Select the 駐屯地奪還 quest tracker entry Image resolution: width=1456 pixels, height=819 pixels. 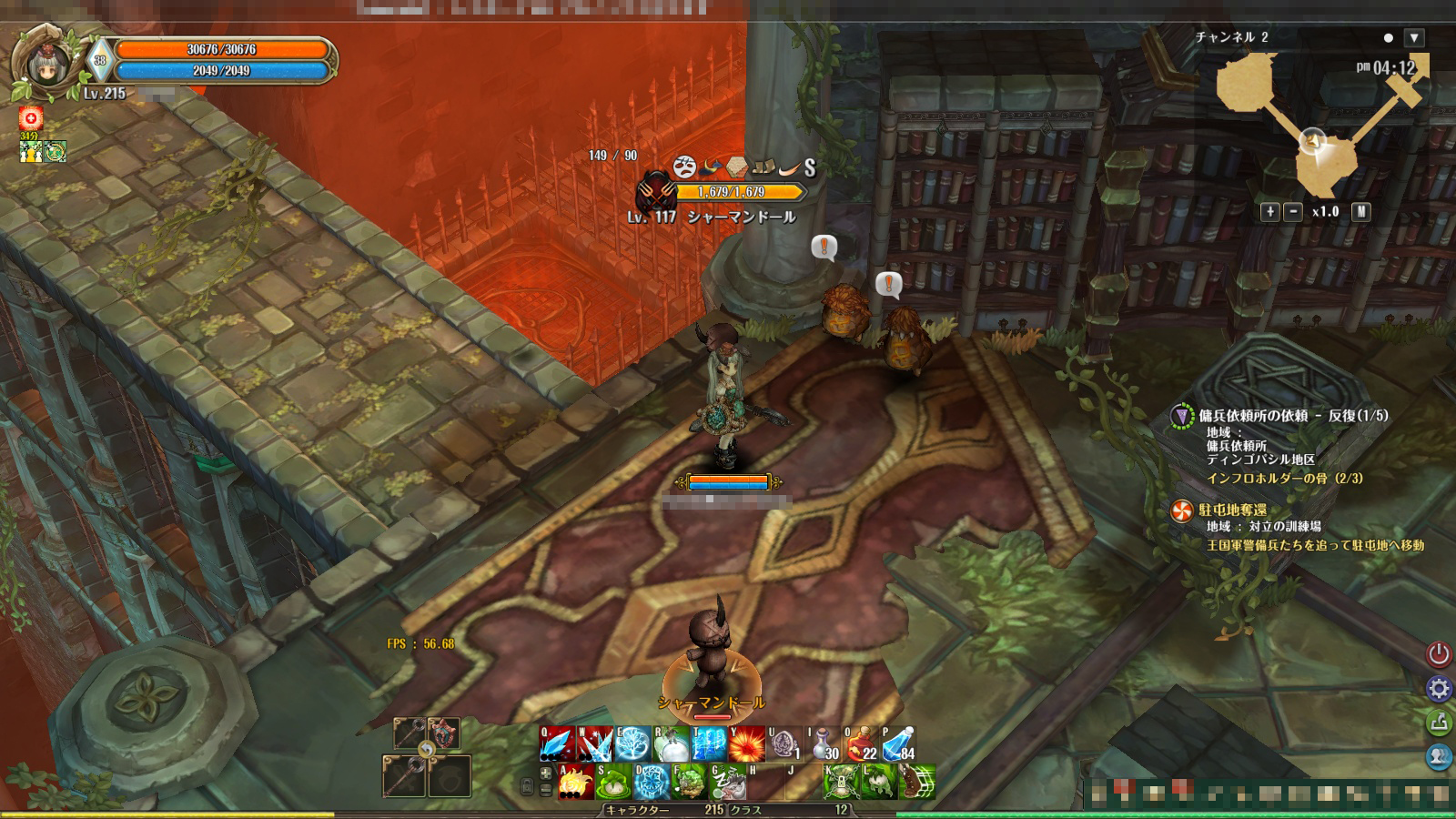(1233, 510)
